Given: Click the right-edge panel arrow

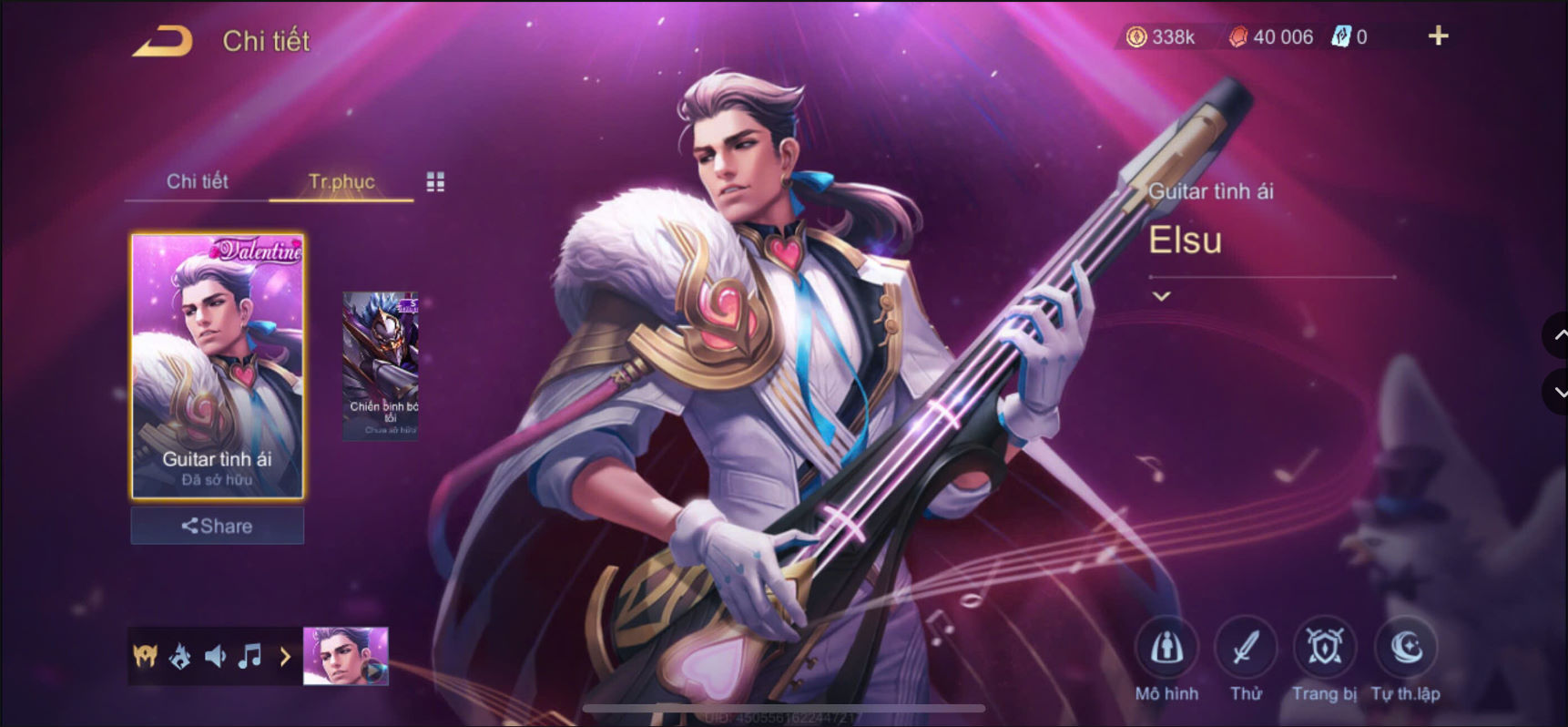Looking at the screenshot, I should (1554, 335).
